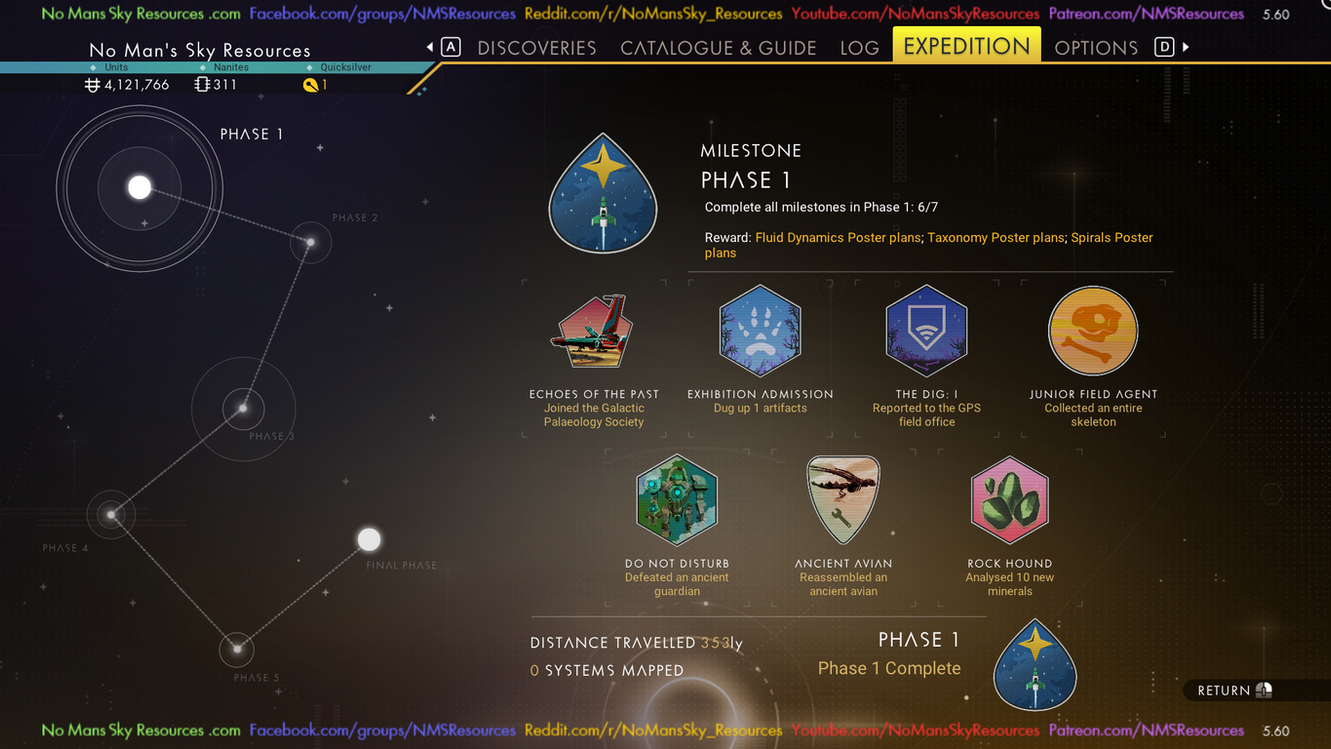Click the Return button
This screenshot has width=1331, height=749.
pos(1235,690)
